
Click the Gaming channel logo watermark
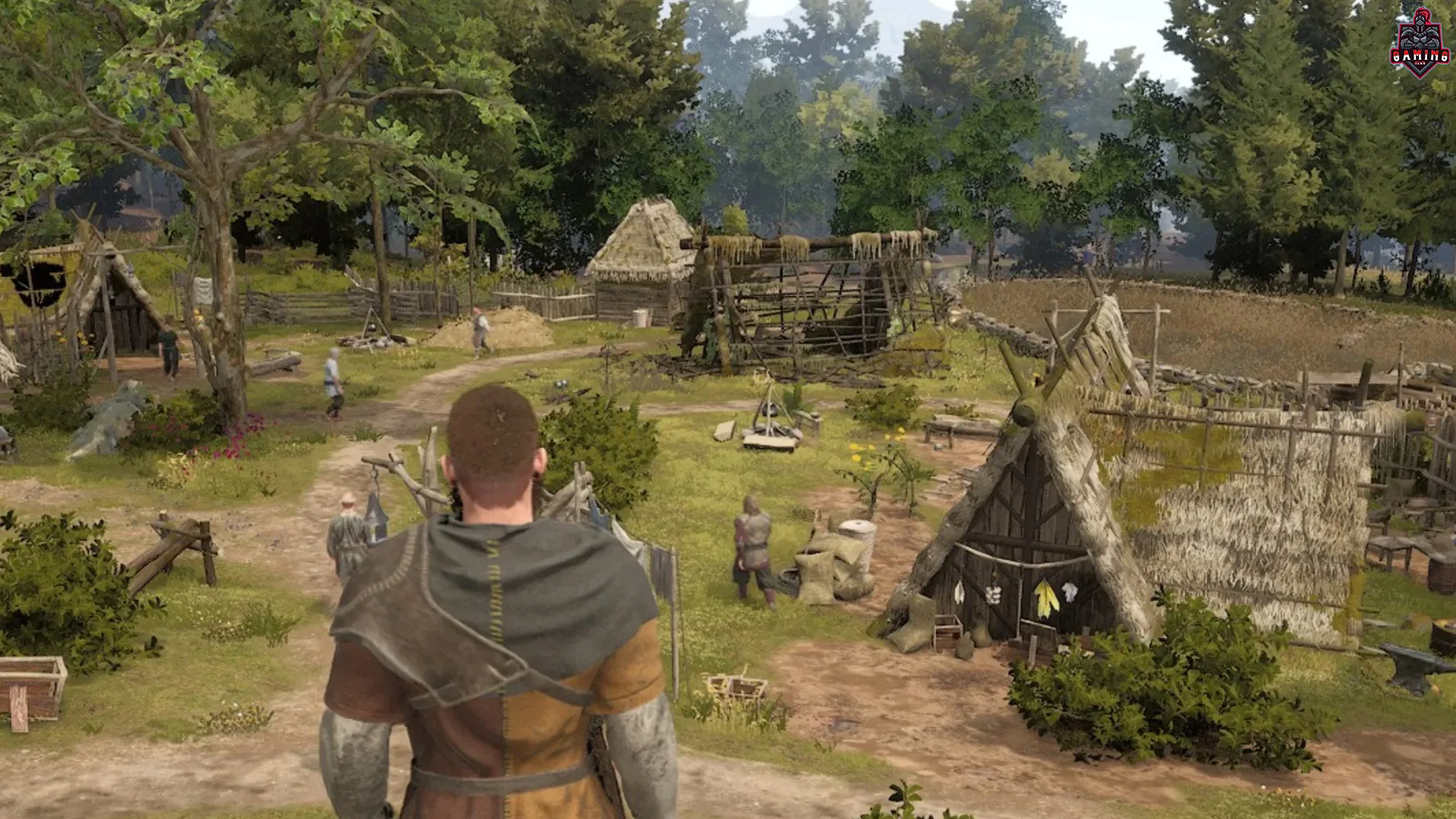1420,44
